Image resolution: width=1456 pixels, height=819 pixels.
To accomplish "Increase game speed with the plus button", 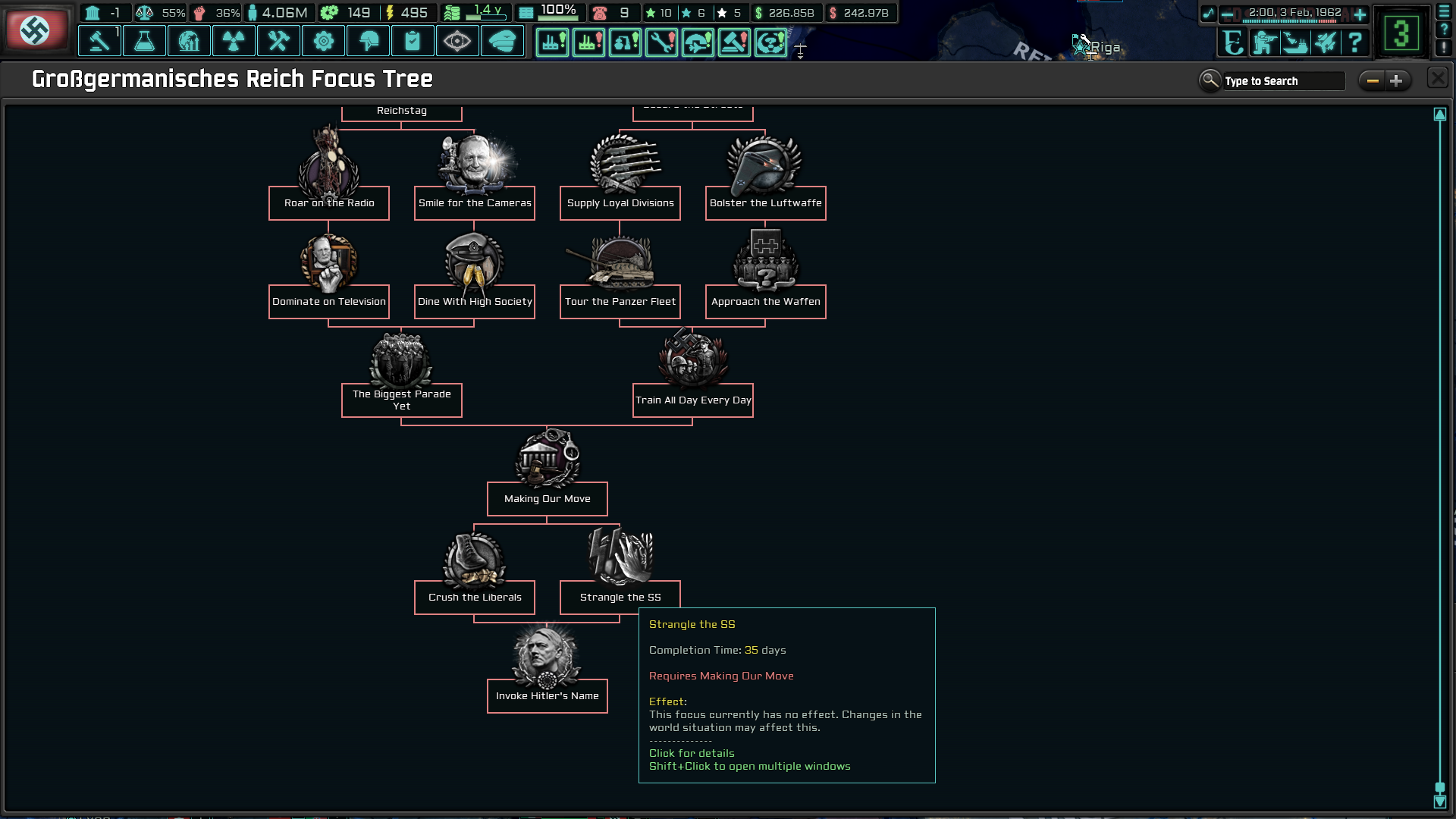I will point(1360,12).
